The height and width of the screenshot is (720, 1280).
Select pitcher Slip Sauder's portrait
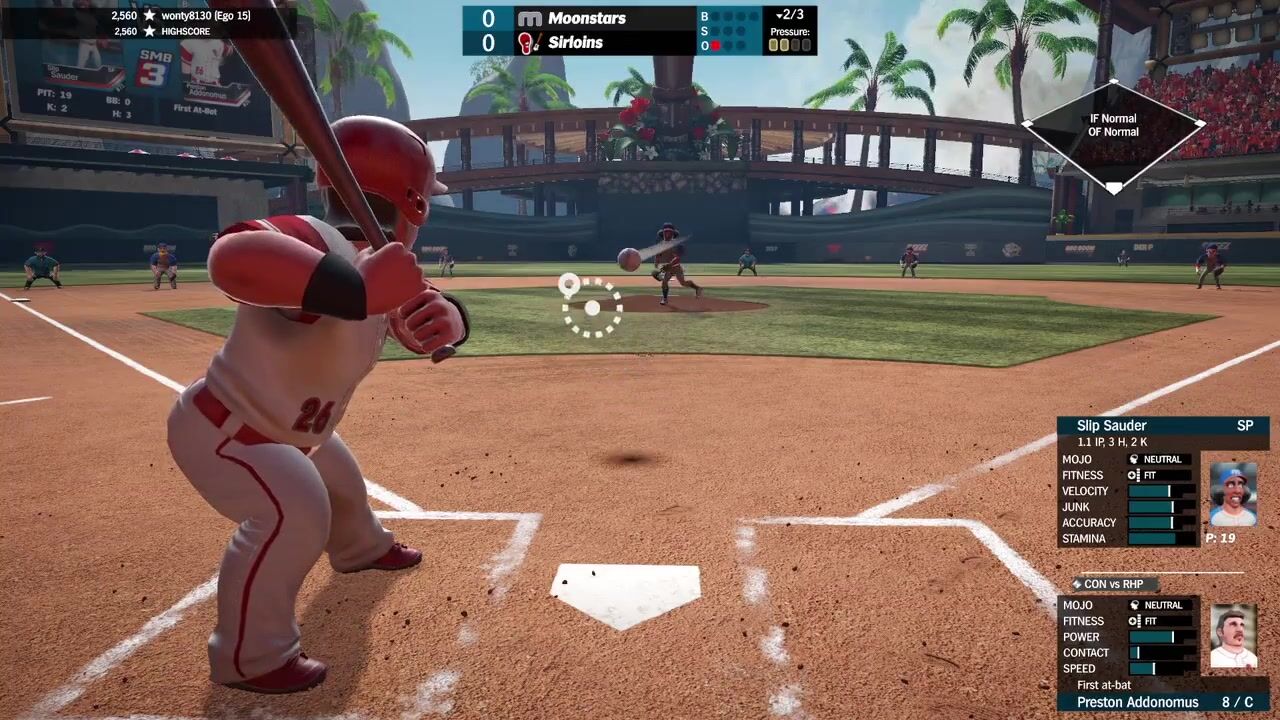1233,494
